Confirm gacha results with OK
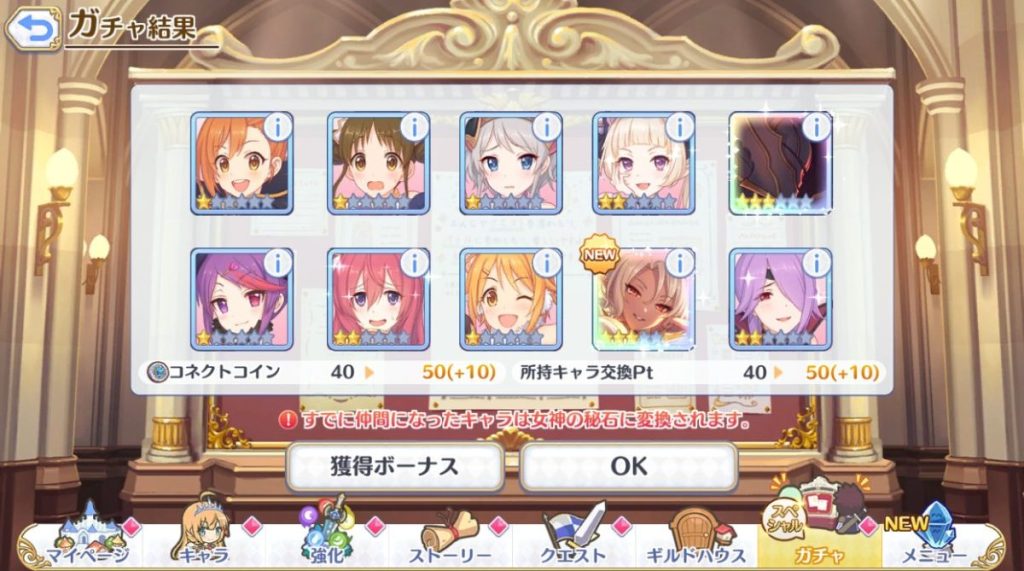The image size is (1024, 571). pos(628,465)
